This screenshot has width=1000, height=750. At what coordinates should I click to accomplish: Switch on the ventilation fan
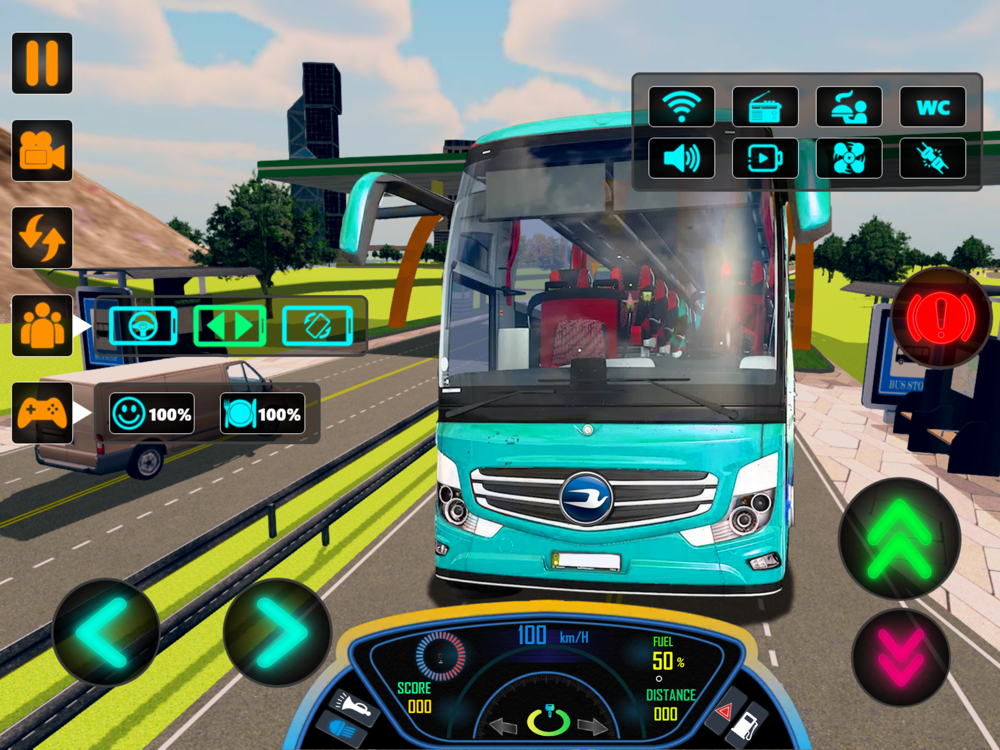pyautogui.click(x=849, y=158)
